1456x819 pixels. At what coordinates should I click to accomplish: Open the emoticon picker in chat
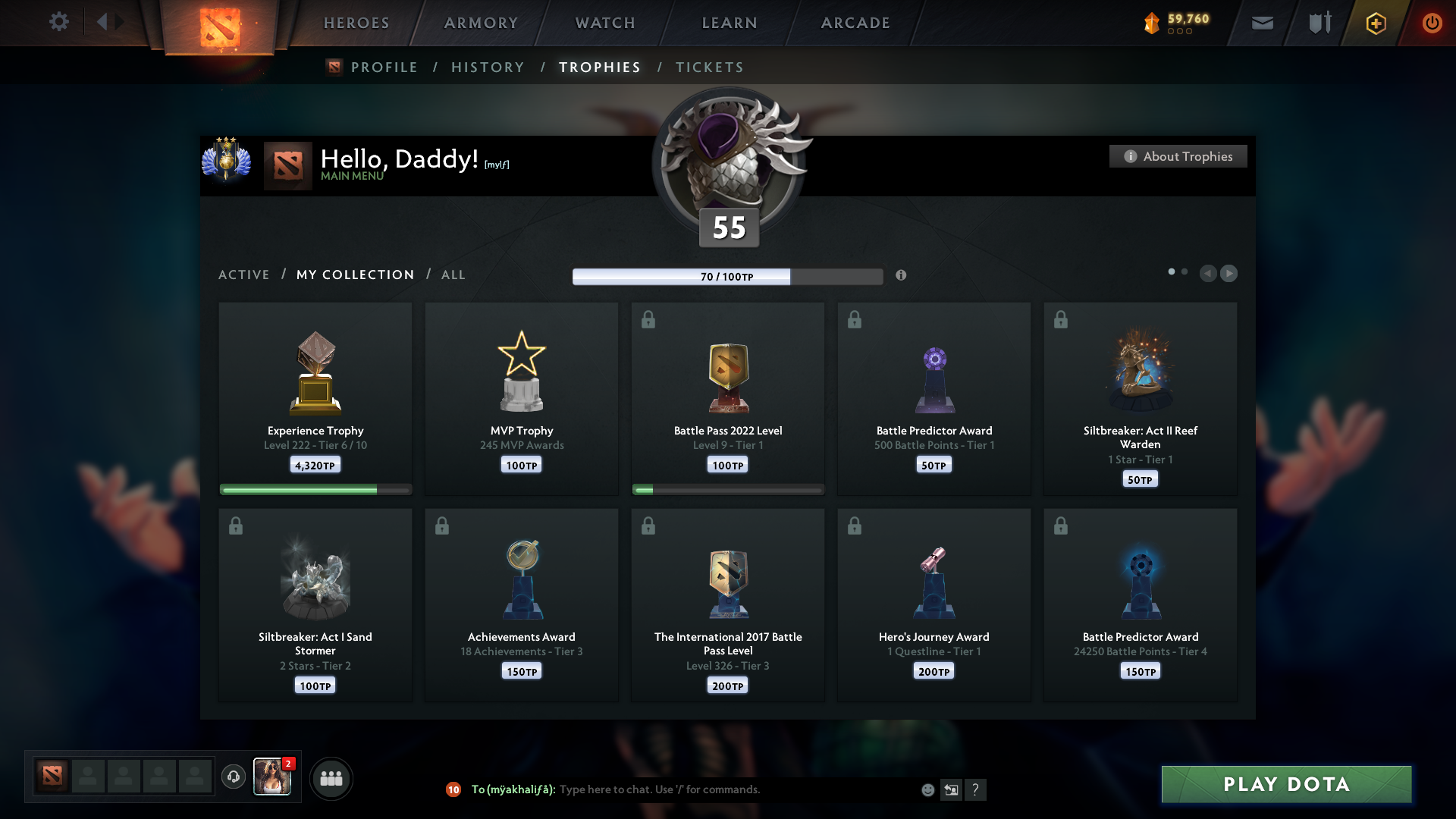point(927,789)
